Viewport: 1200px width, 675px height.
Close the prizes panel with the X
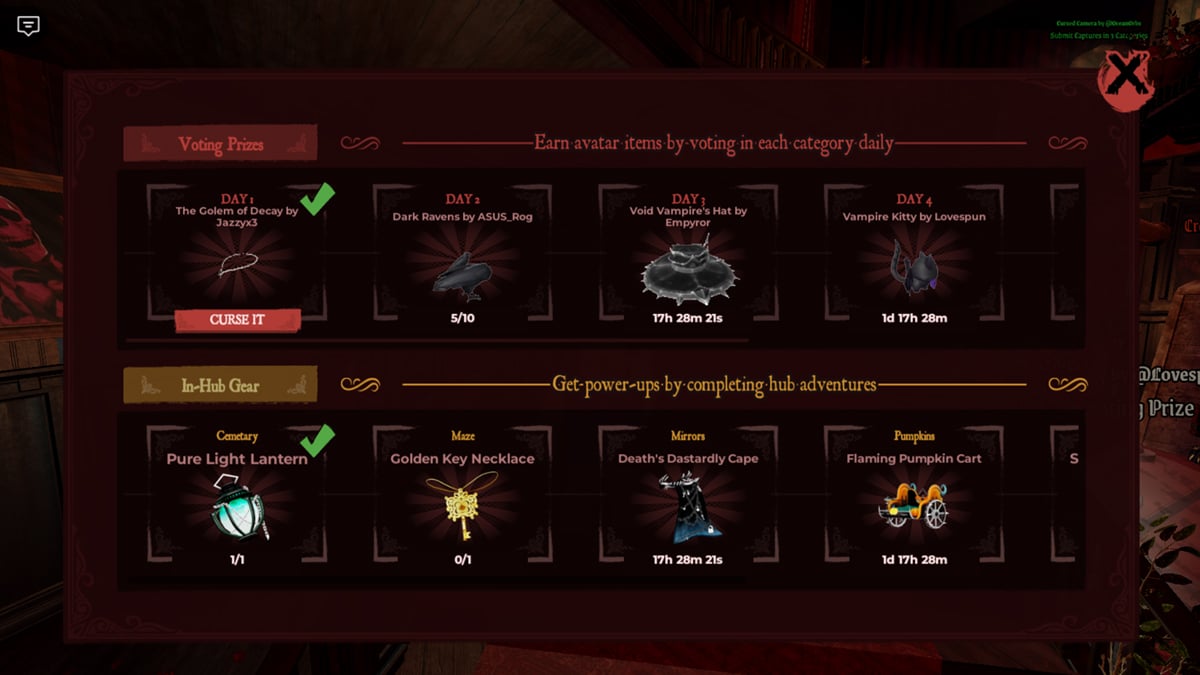pyautogui.click(x=1126, y=78)
